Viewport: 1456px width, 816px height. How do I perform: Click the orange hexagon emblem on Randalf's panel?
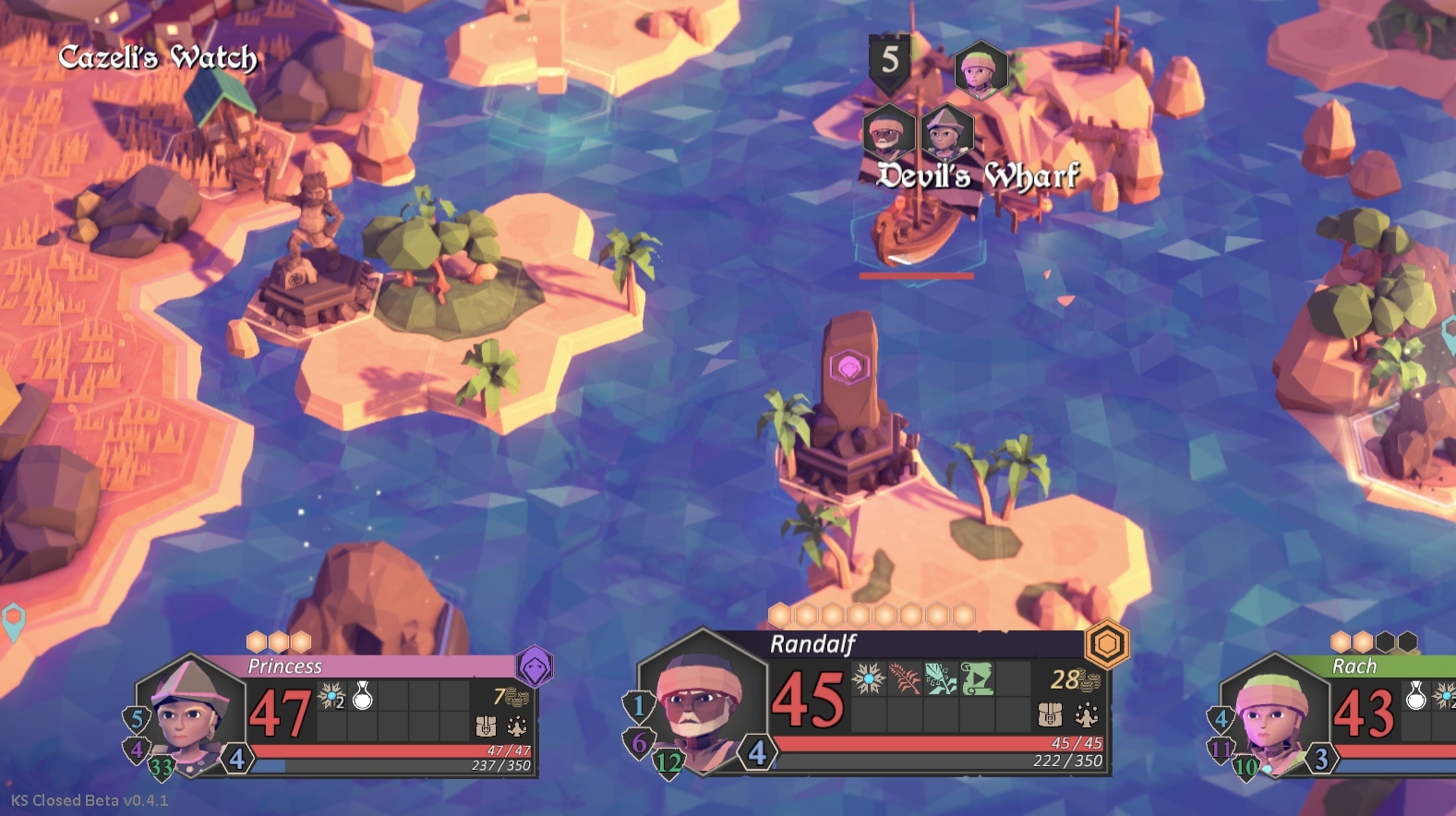coord(1107,643)
